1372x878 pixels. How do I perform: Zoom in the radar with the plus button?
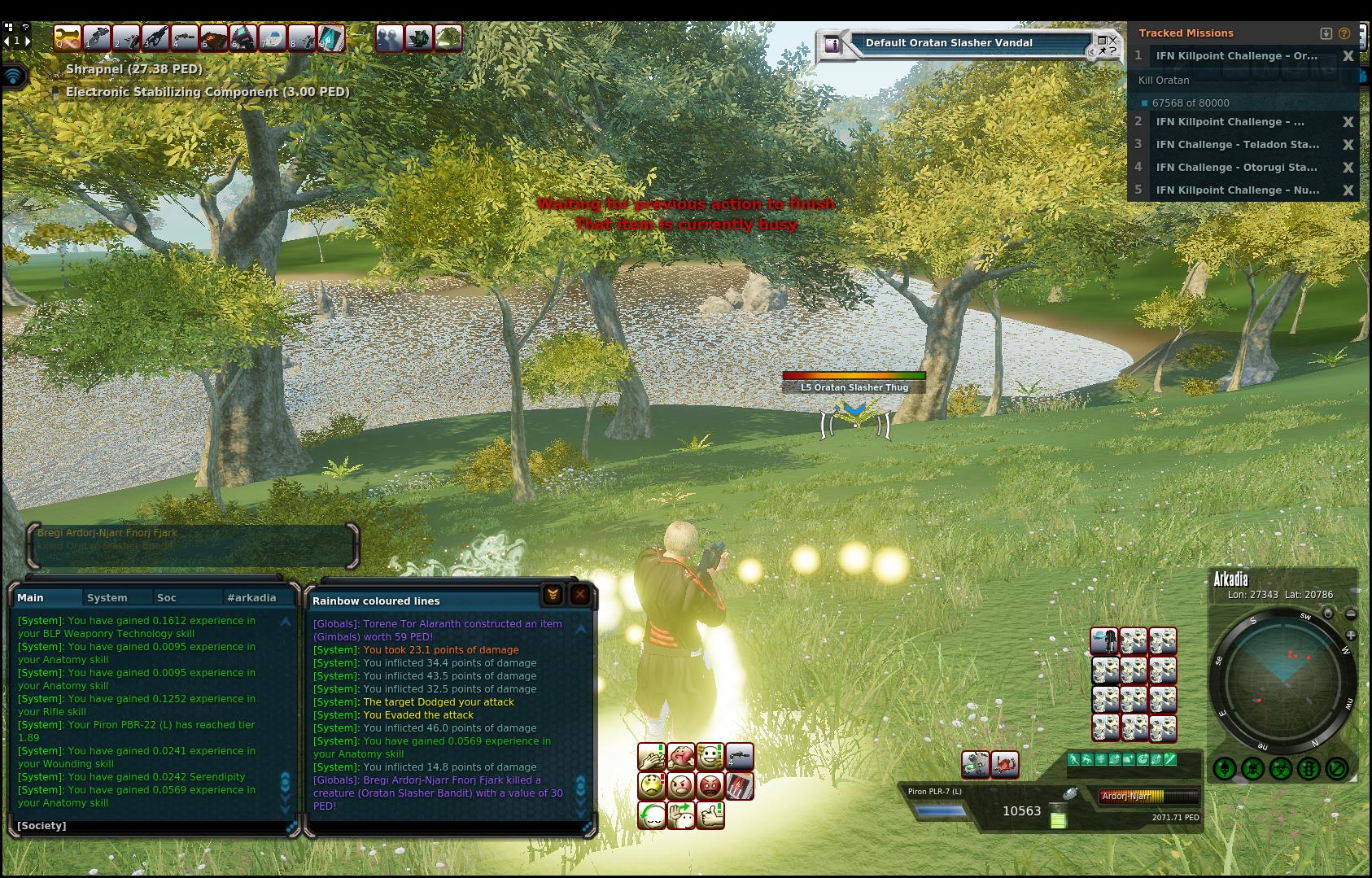pos(1351,635)
